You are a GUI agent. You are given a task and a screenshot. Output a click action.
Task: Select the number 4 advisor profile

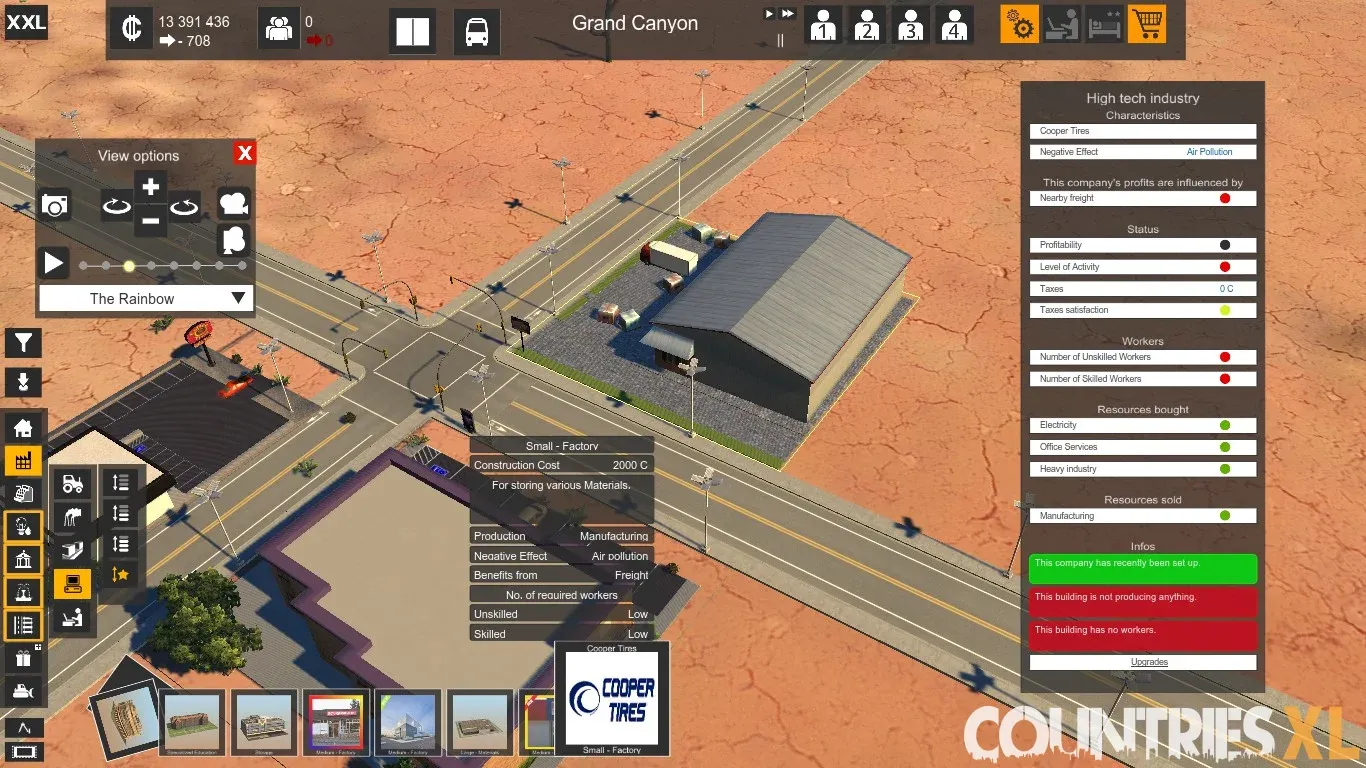[x=955, y=25]
